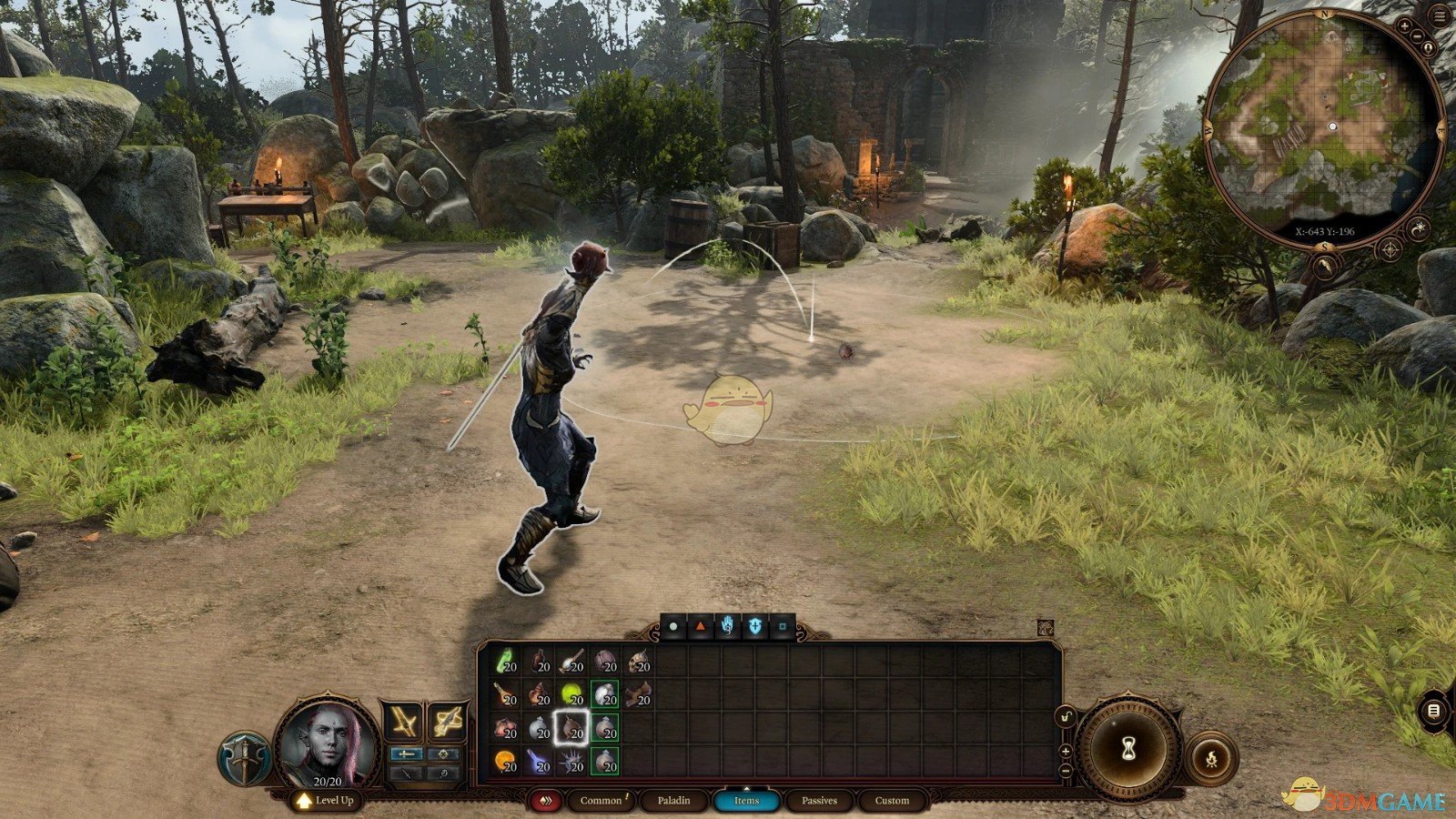
Task: Select the red triangle action filter
Action: [700, 627]
